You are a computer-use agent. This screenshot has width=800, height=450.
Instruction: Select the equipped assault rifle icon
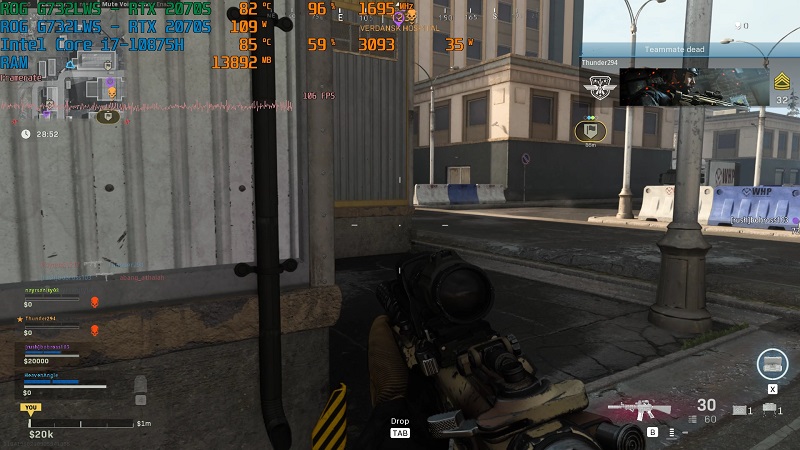[639, 408]
